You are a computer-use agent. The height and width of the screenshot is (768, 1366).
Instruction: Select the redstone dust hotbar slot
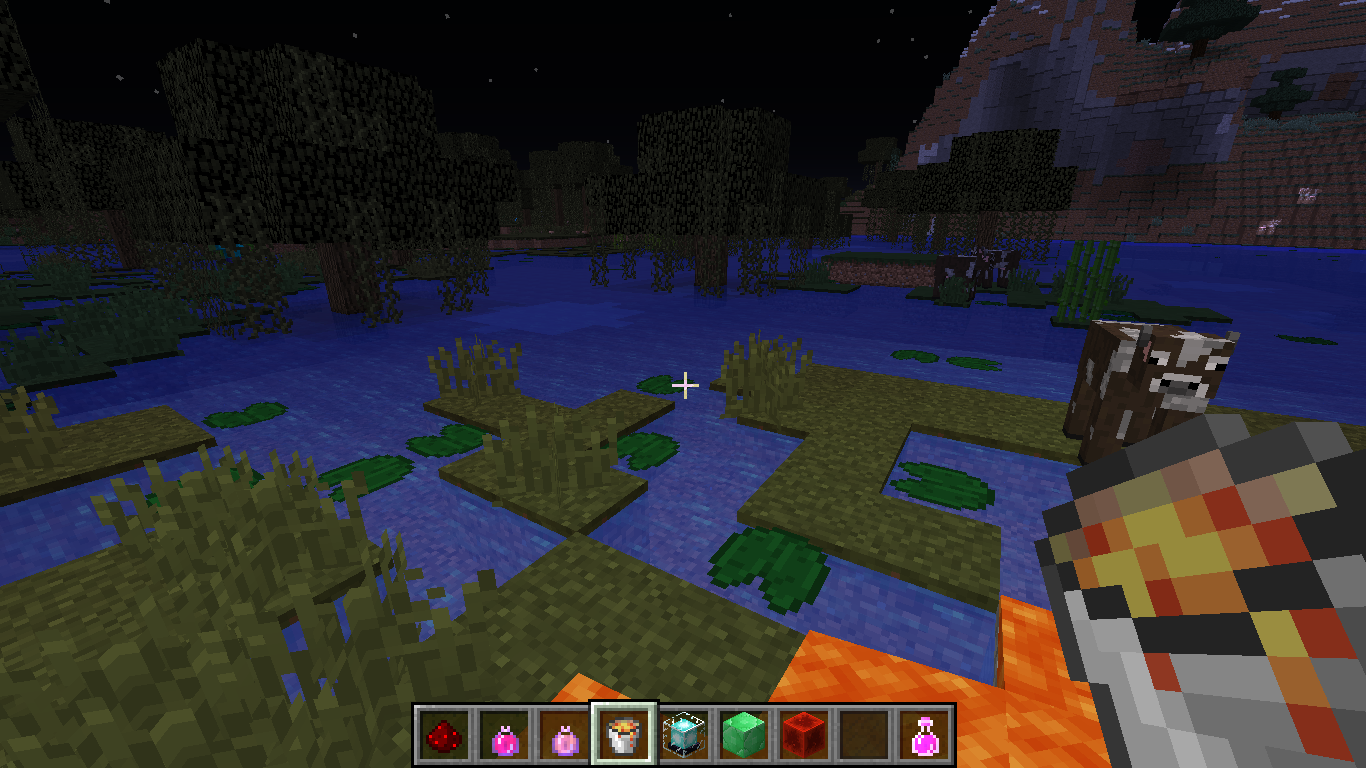[443, 737]
